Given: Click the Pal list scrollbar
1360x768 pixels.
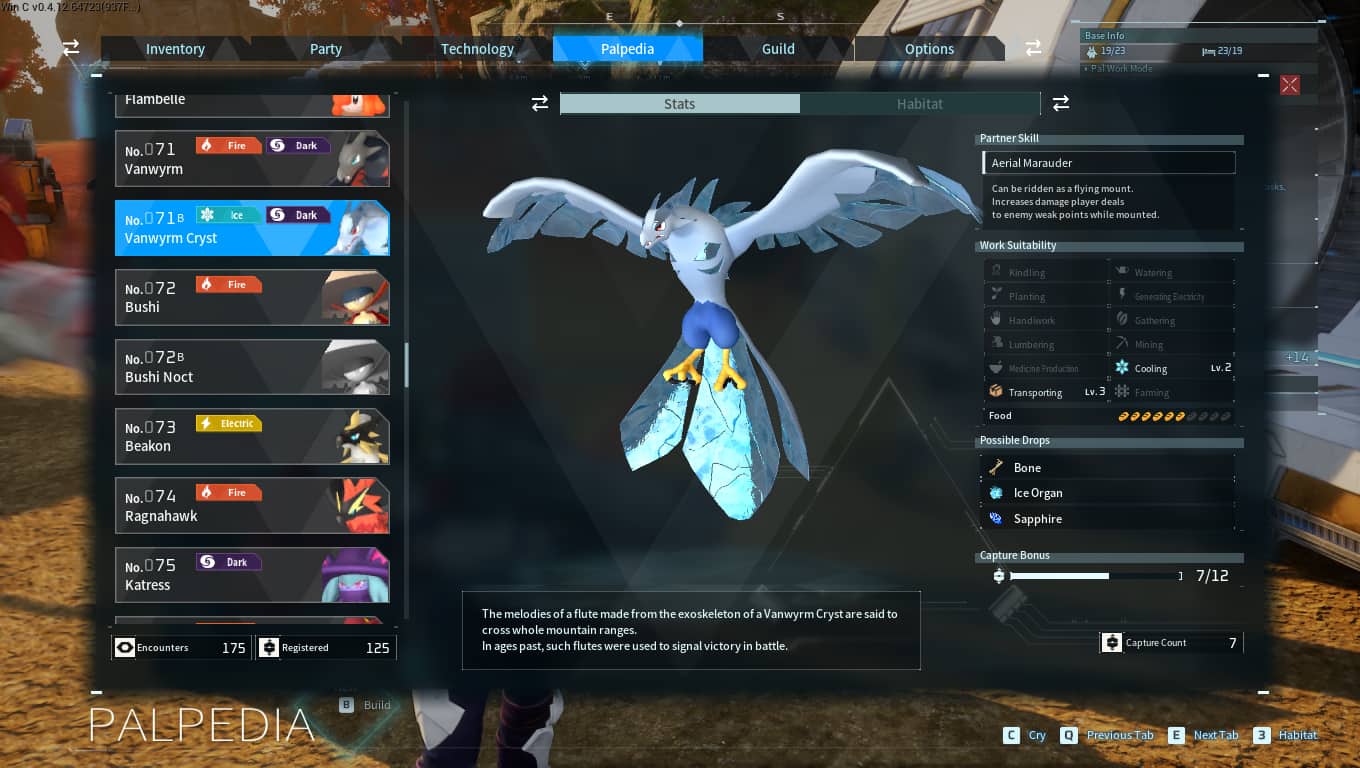Looking at the screenshot, I should (407, 365).
